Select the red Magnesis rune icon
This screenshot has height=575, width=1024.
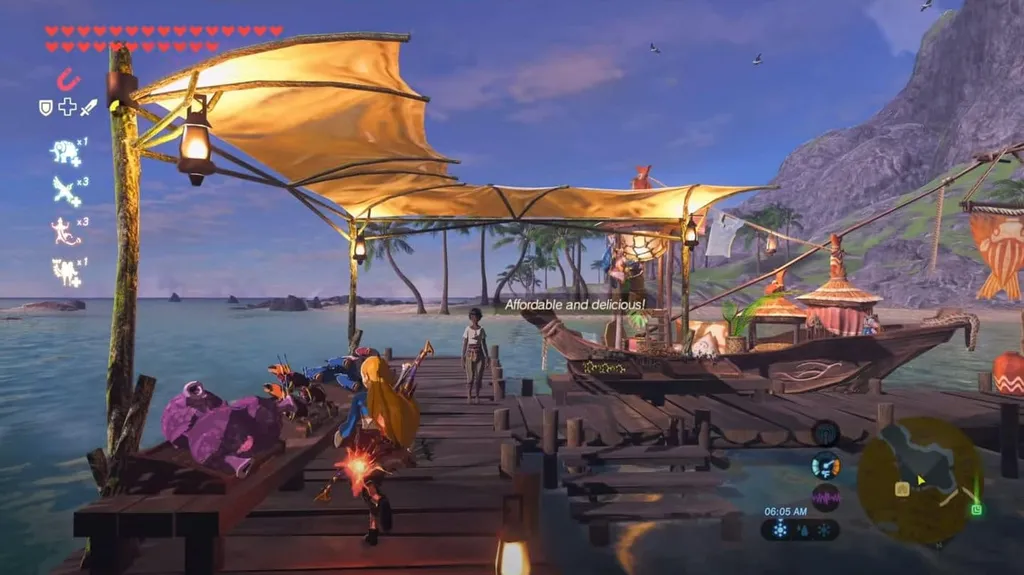point(68,79)
